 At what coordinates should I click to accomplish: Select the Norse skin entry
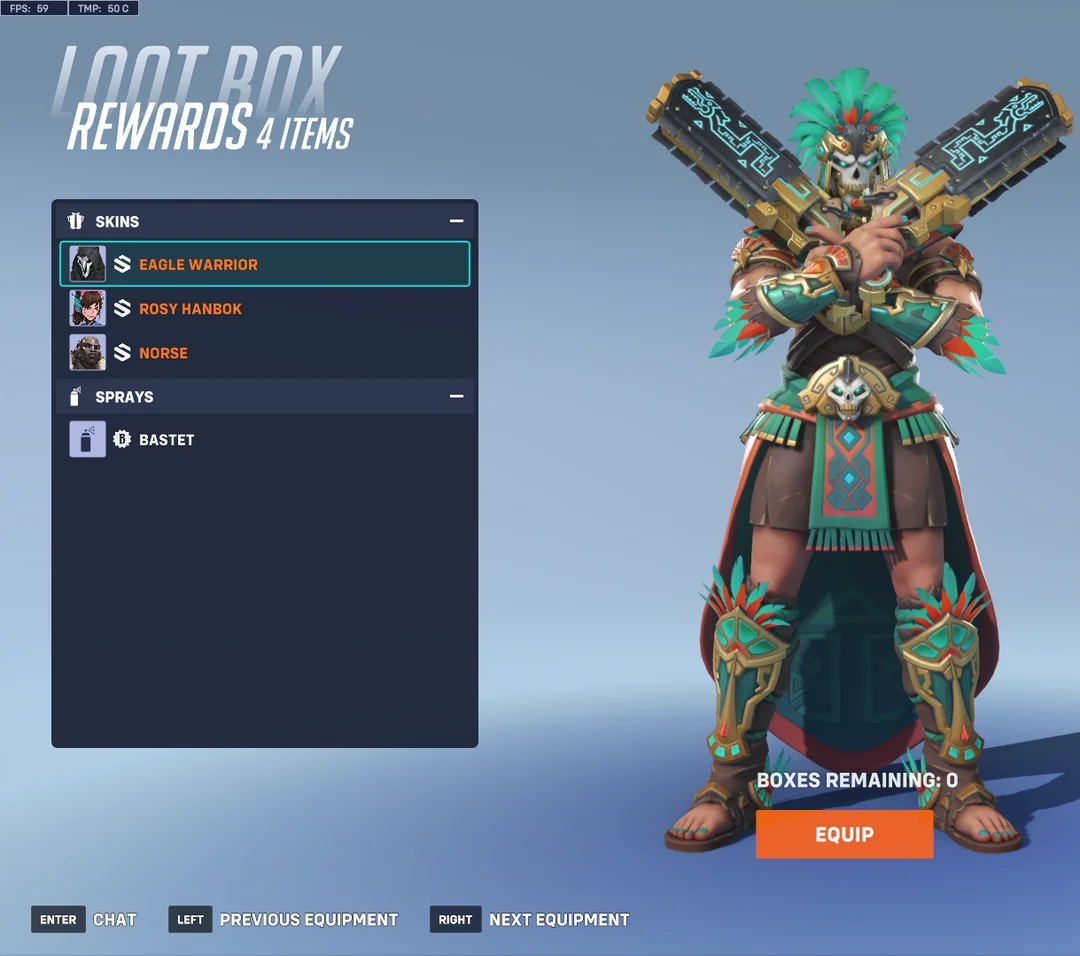click(265, 353)
